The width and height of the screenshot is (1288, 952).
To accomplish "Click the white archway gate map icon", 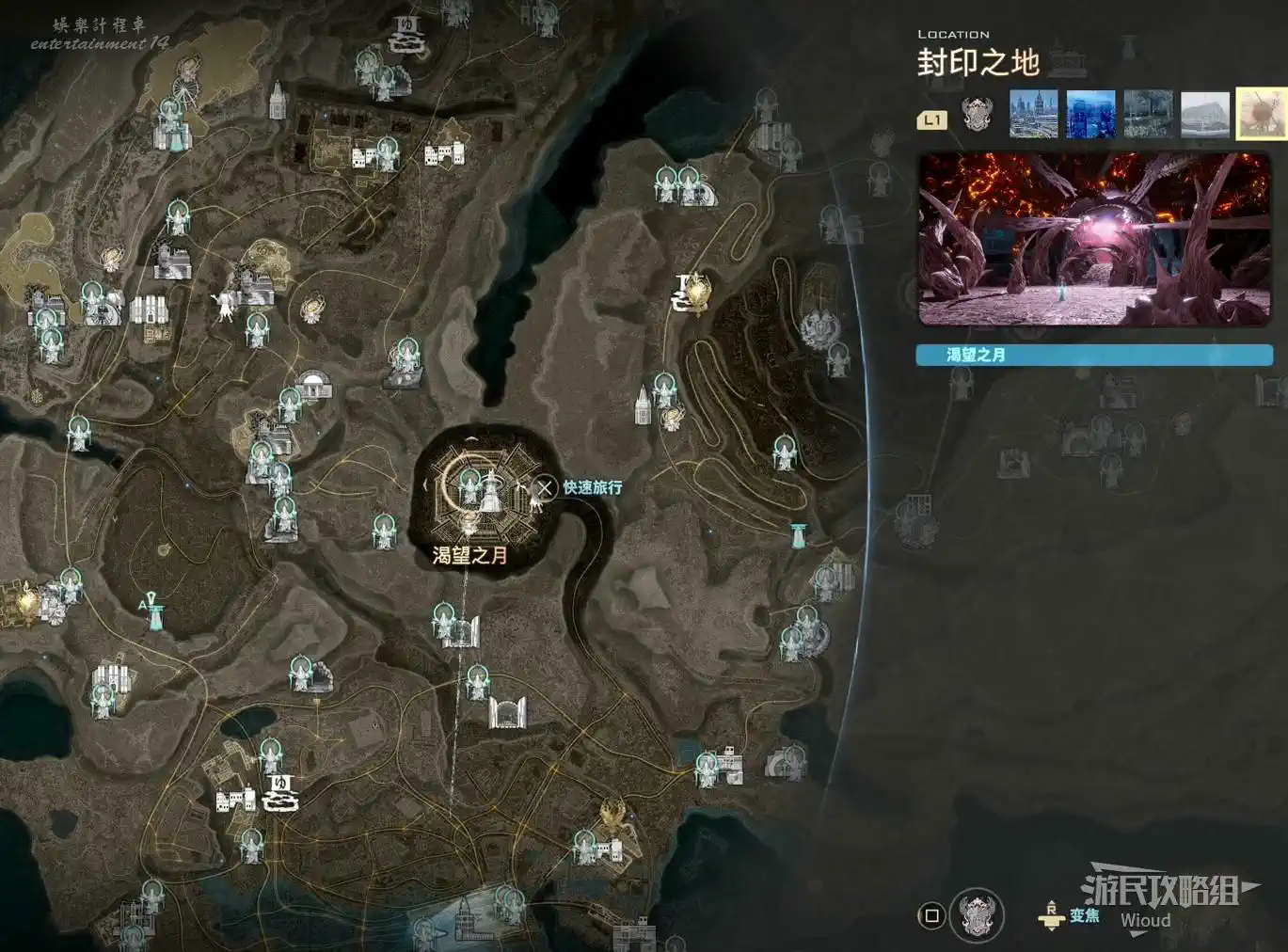I will pos(507,712).
